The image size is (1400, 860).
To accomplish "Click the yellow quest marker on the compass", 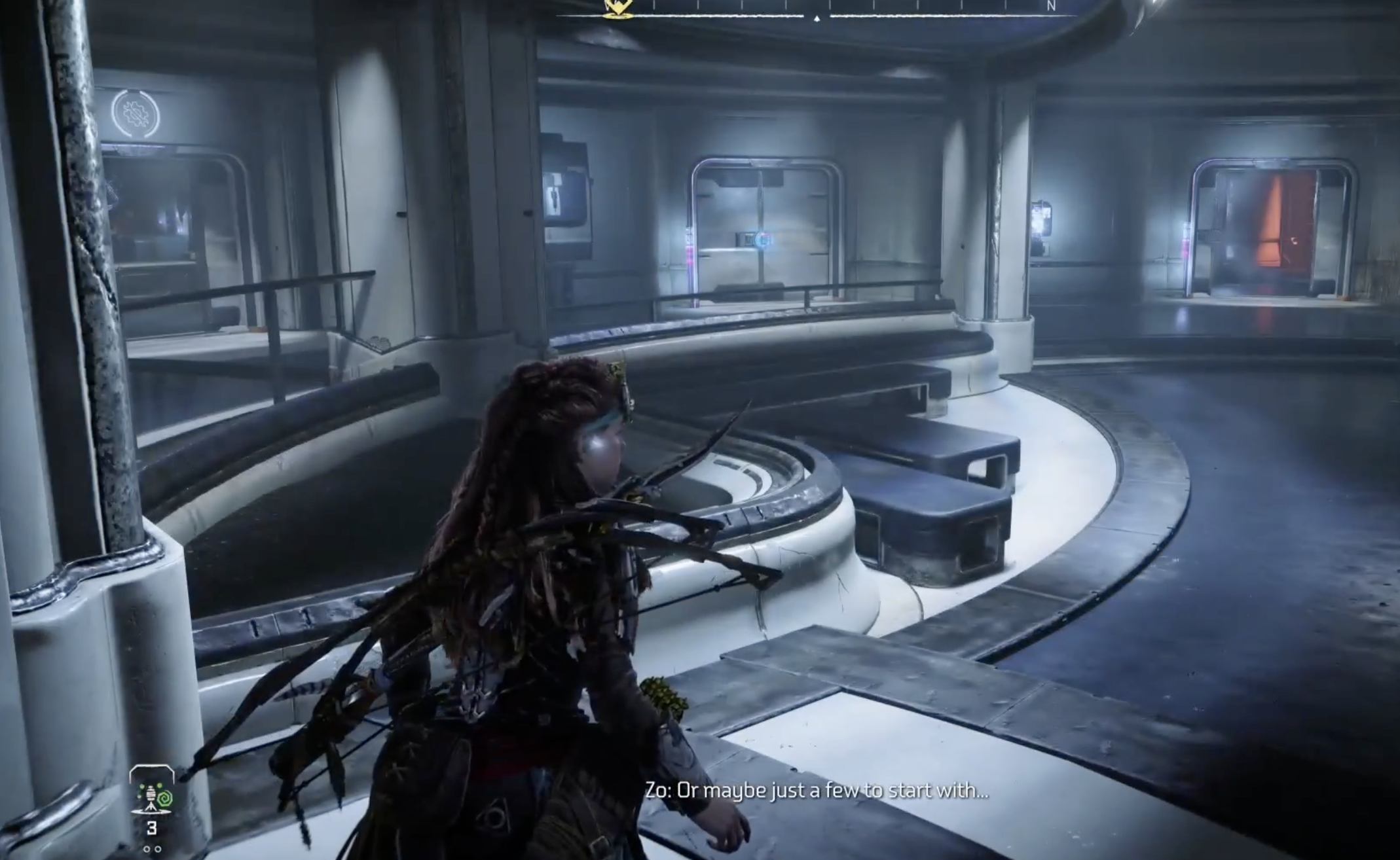I will pos(616,7).
